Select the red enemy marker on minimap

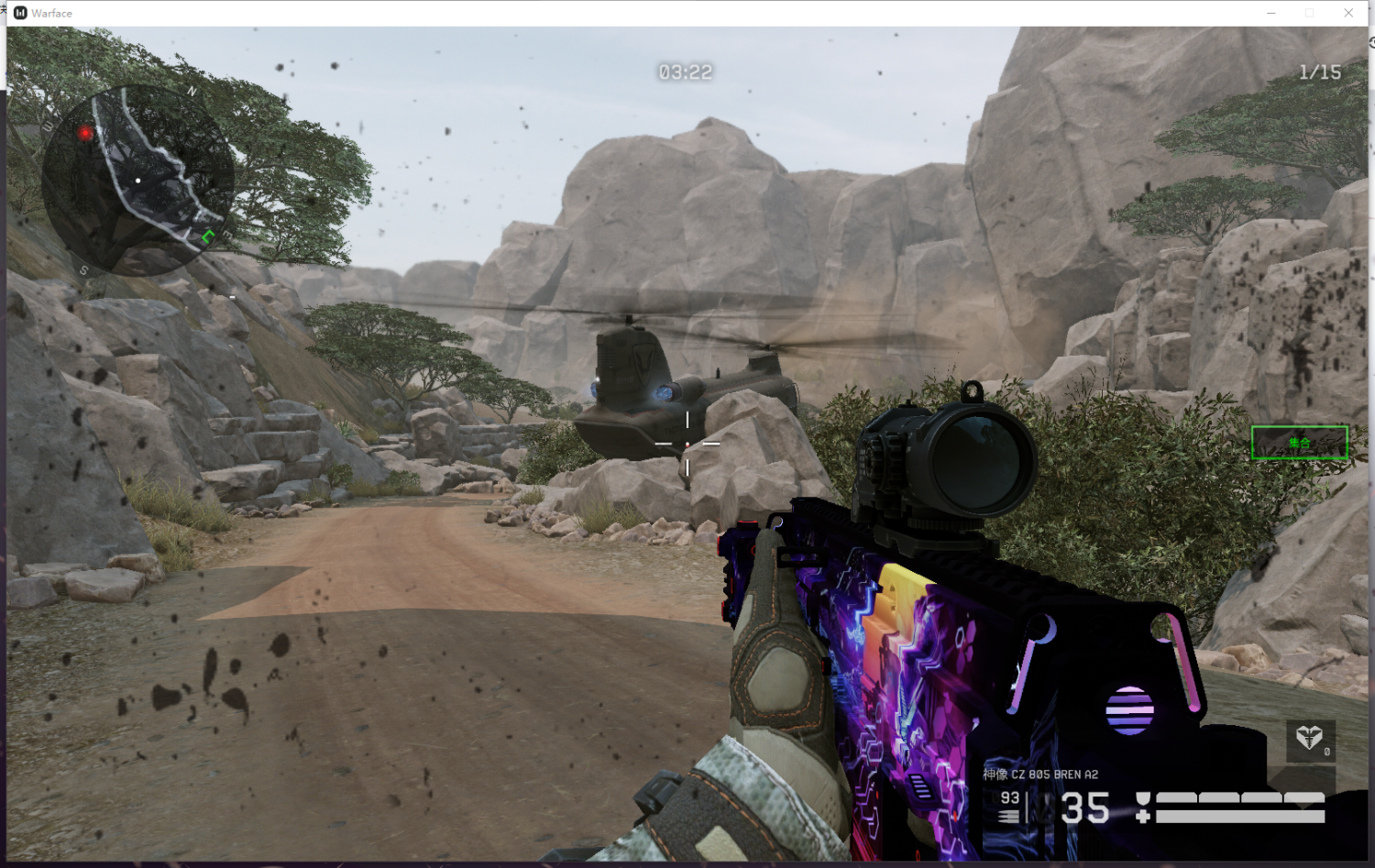(x=85, y=133)
